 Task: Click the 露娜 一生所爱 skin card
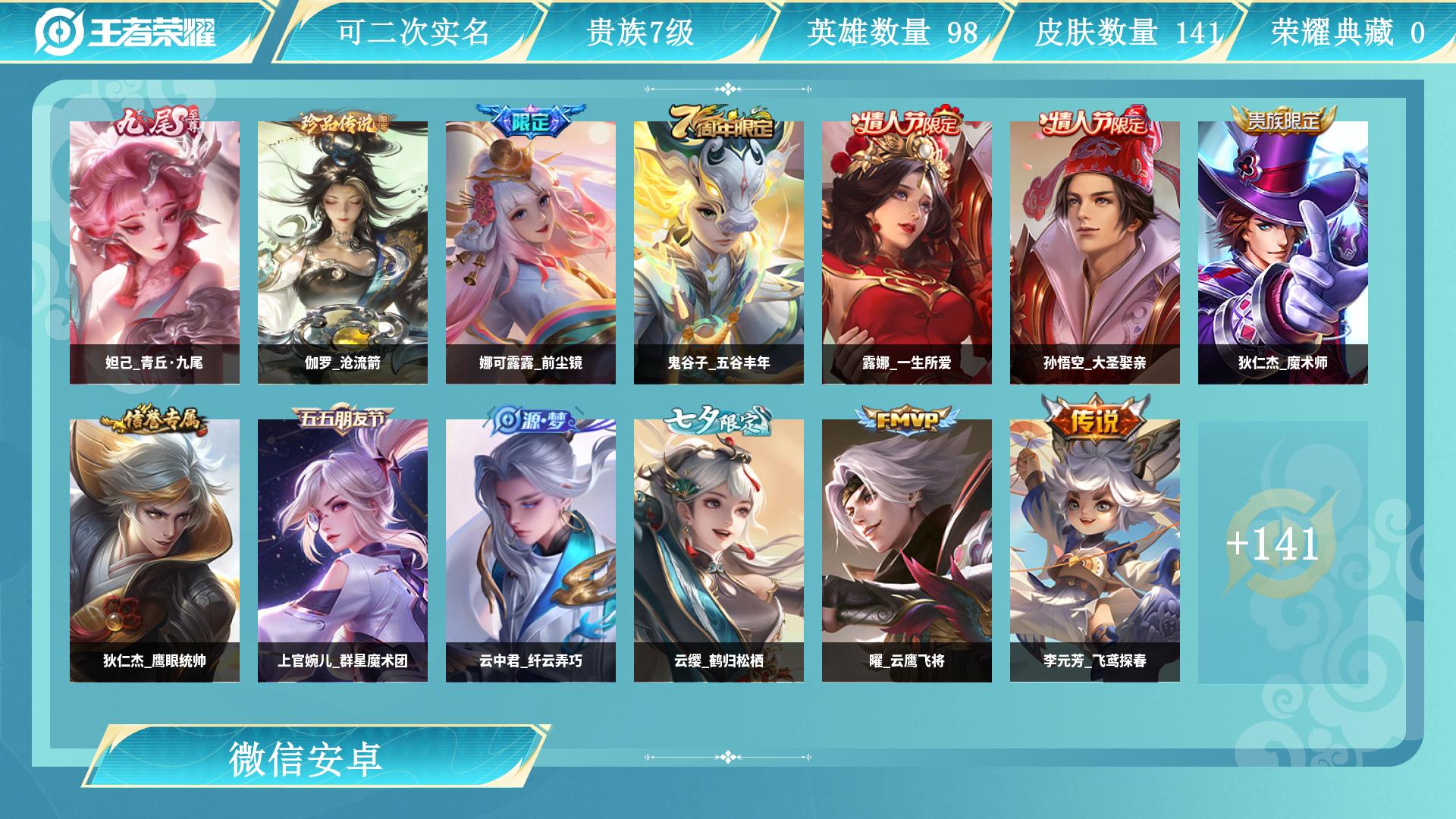pyautogui.click(x=907, y=253)
